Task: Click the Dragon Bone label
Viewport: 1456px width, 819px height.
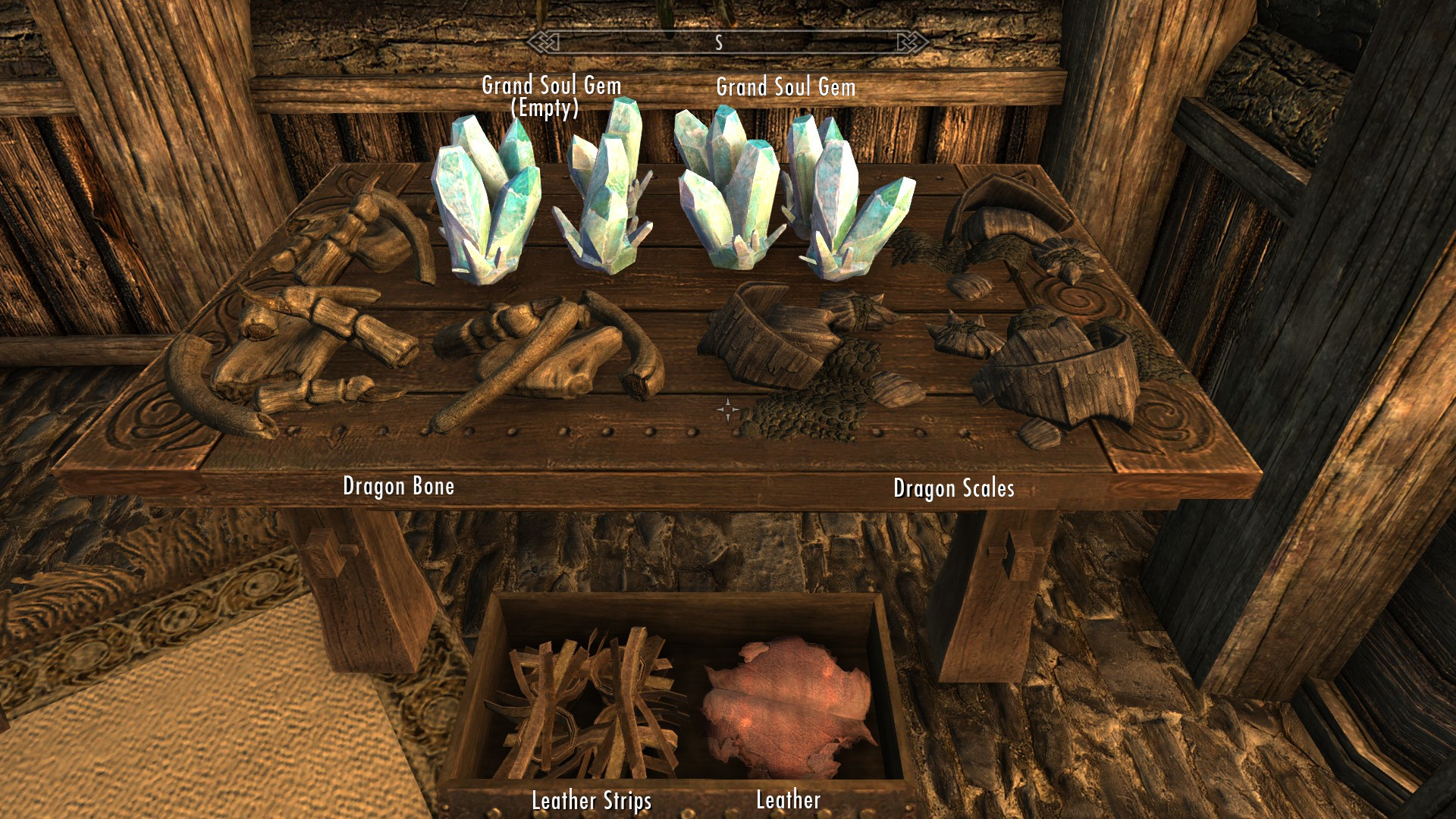Action: pos(400,486)
